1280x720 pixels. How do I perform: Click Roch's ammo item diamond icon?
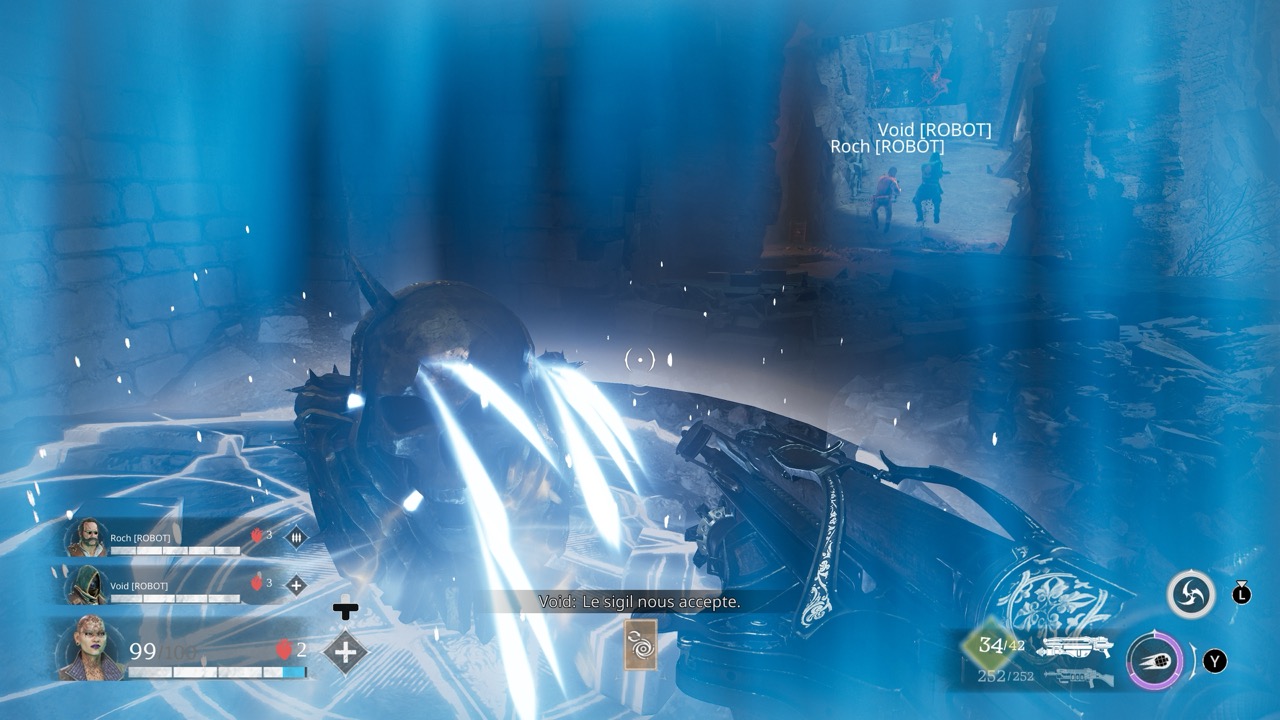click(x=296, y=538)
